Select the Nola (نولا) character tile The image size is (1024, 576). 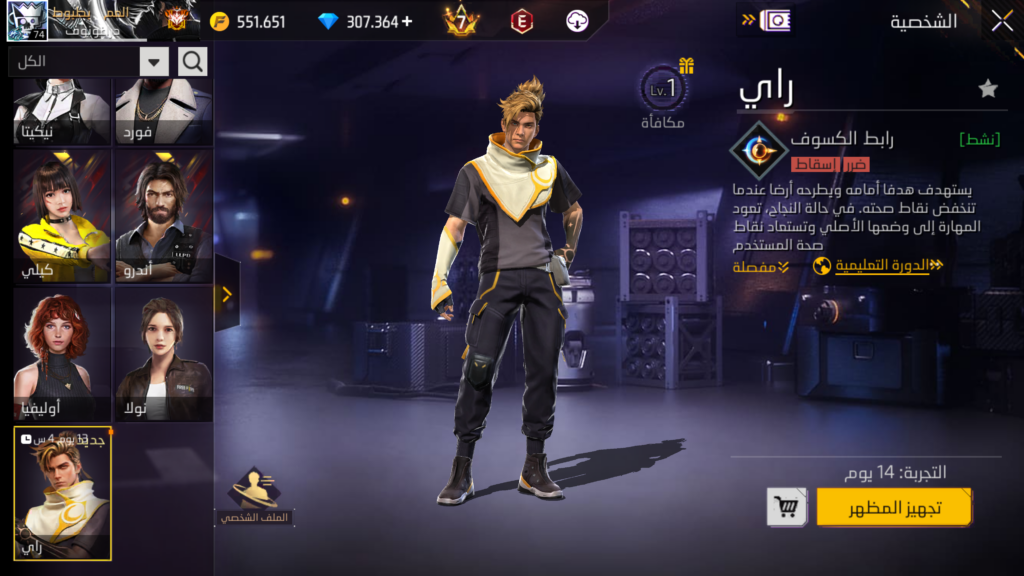[x=163, y=354]
